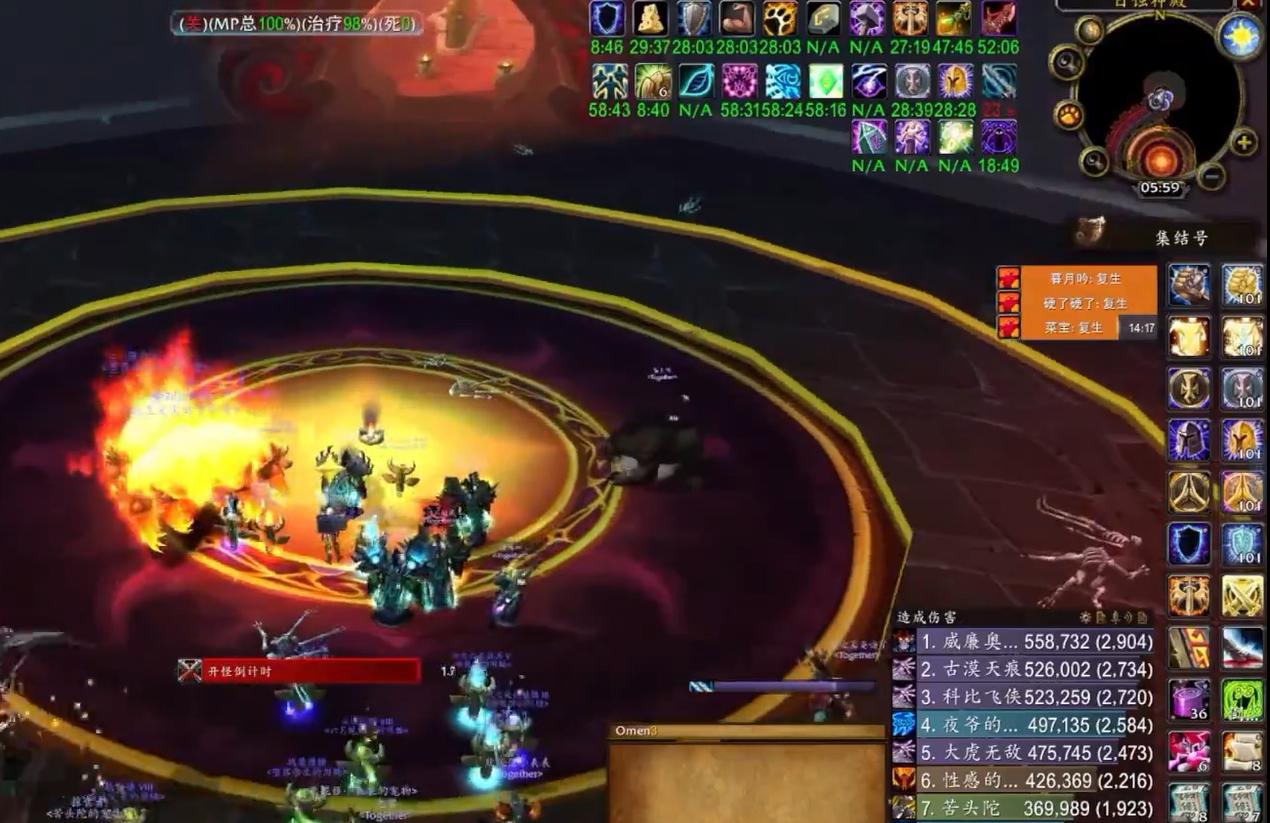Click the green leaf buff icon
Viewport: 1270px width, 823px height.
click(x=696, y=81)
